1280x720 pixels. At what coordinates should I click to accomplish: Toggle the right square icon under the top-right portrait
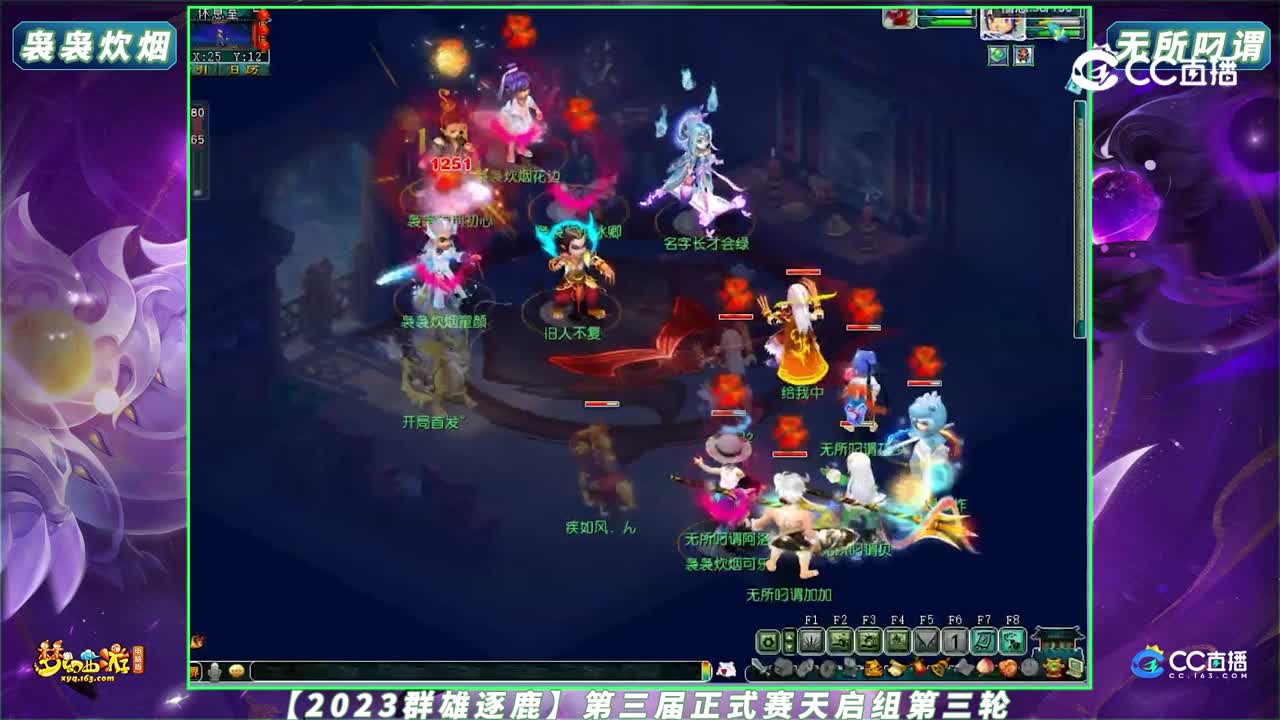1023,56
